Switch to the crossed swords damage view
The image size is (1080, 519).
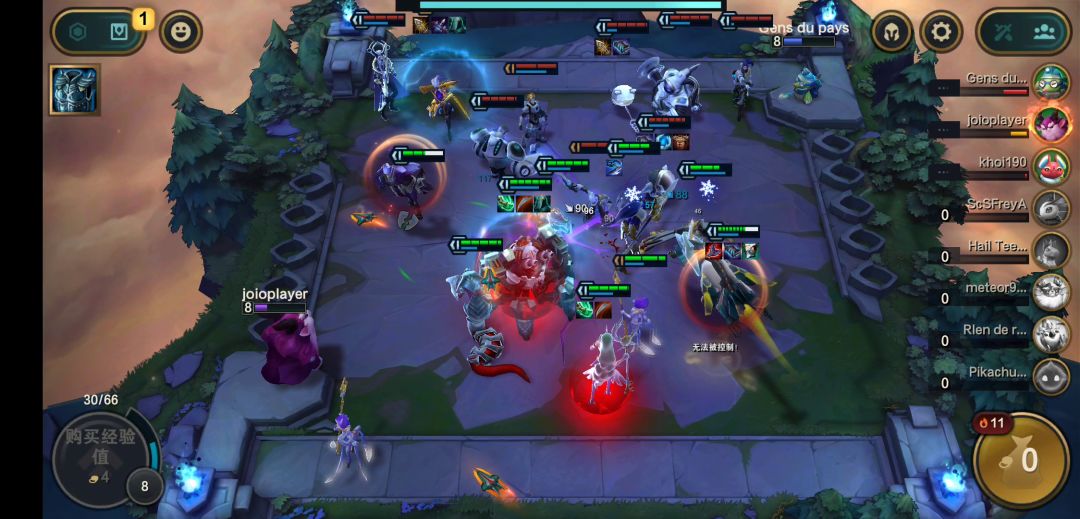click(1004, 32)
